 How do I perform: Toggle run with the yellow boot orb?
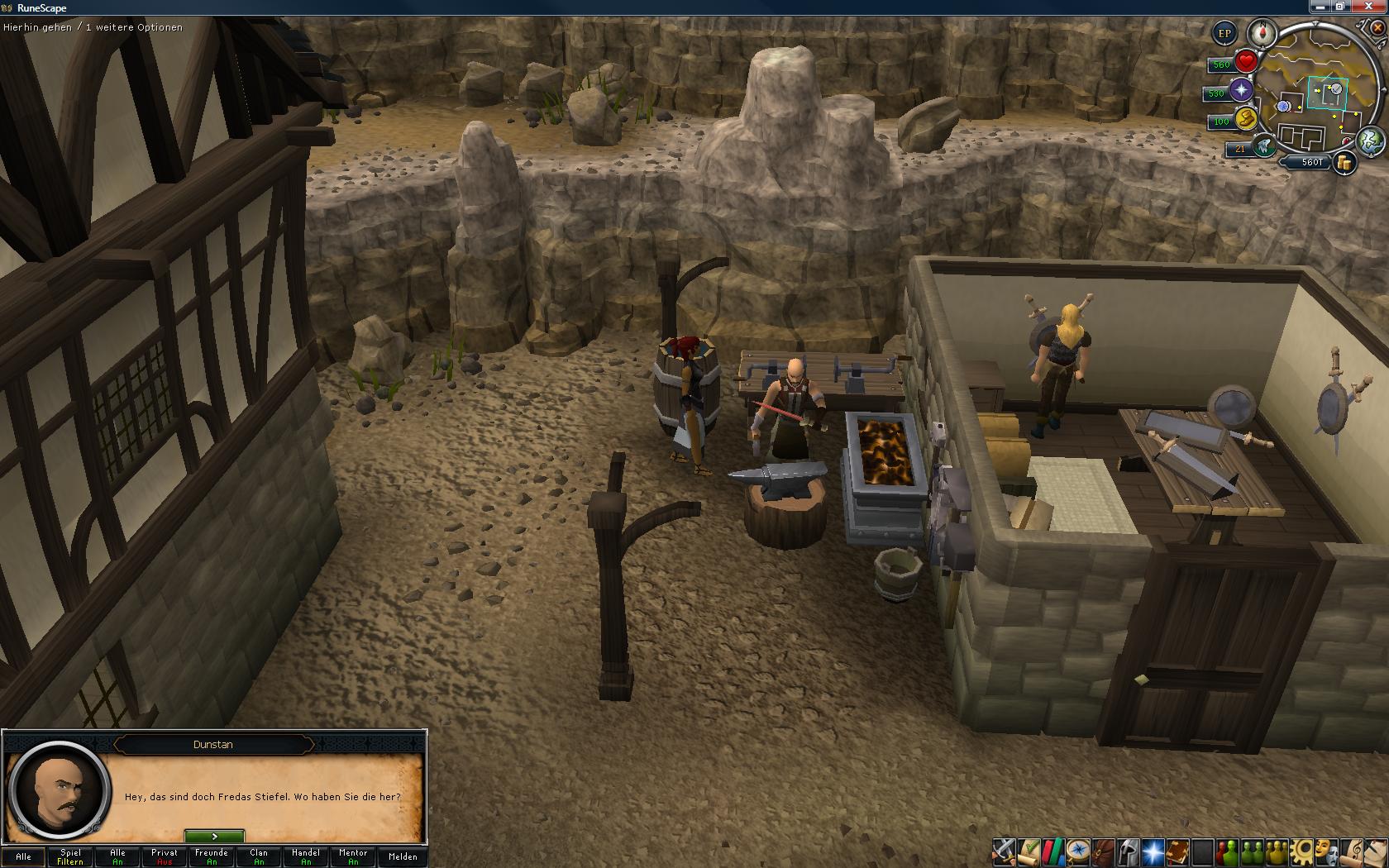[1245, 119]
